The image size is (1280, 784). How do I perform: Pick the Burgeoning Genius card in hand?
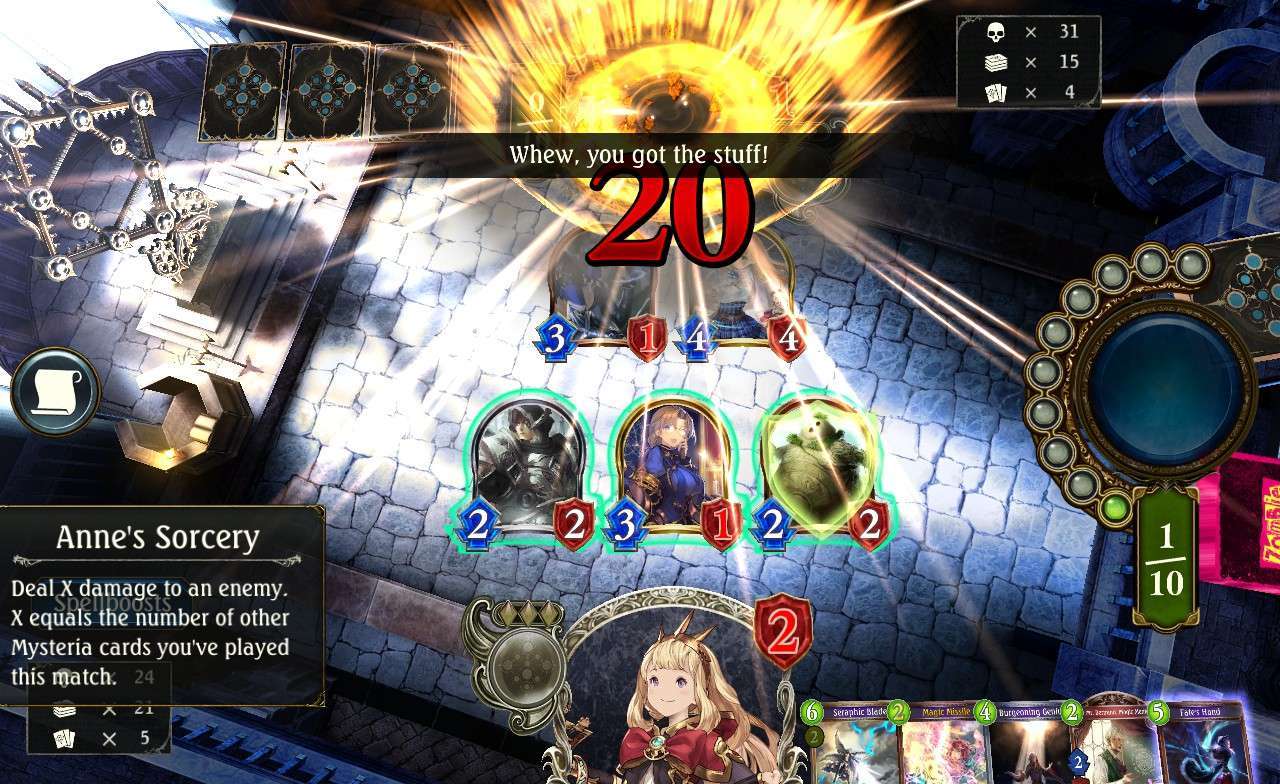point(1025,745)
